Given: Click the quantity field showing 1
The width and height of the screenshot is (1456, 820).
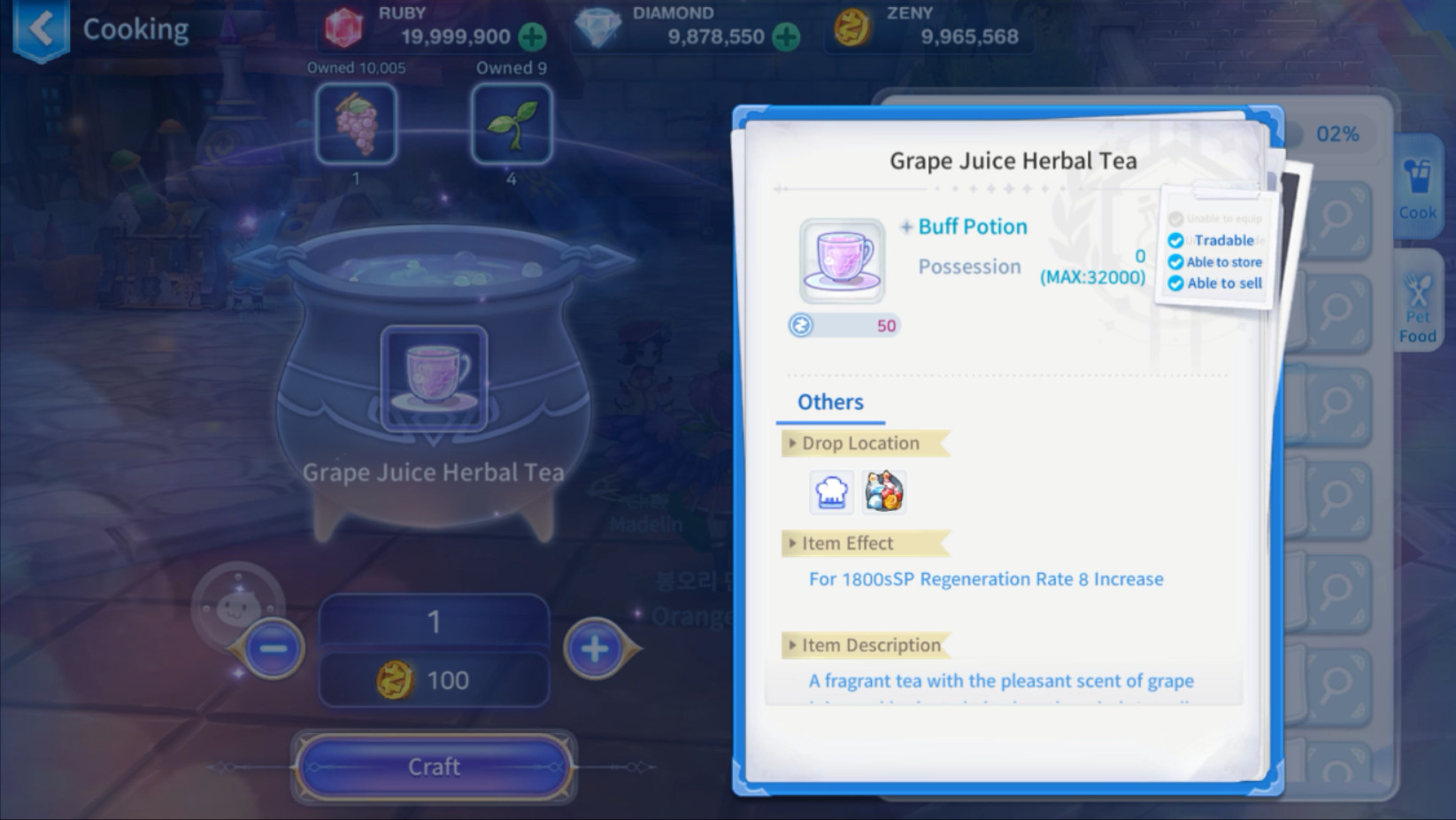Looking at the screenshot, I should coord(434,623).
